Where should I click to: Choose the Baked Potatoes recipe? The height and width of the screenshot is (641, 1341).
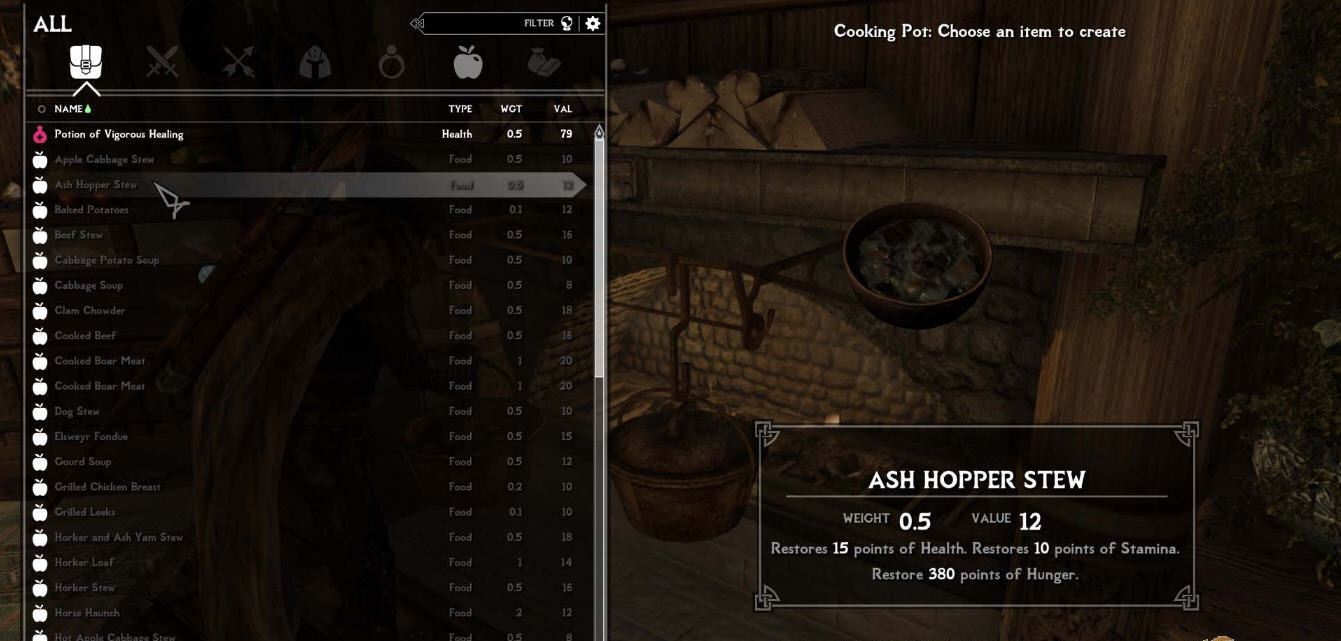(x=91, y=210)
